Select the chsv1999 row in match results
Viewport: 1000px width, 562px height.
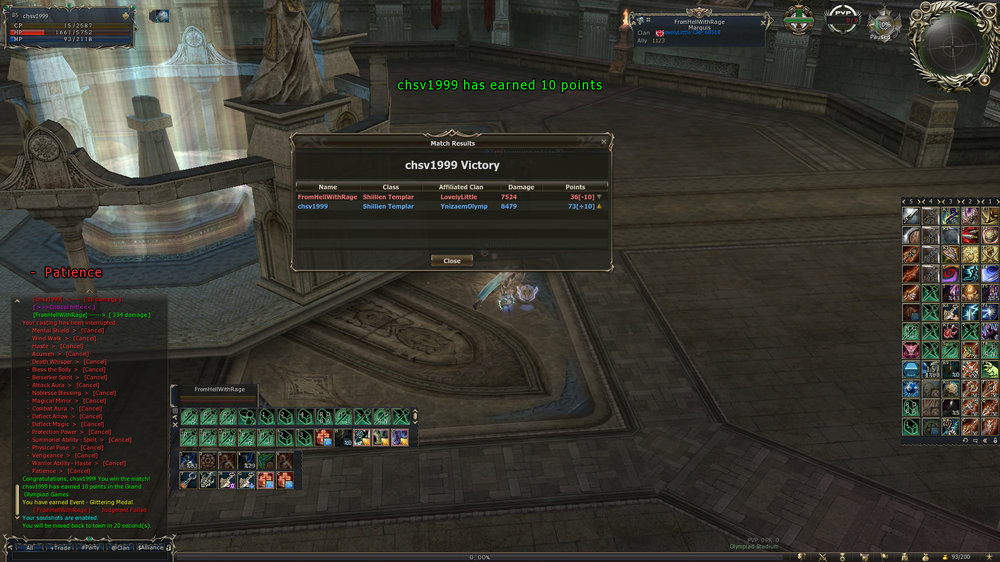(450, 206)
